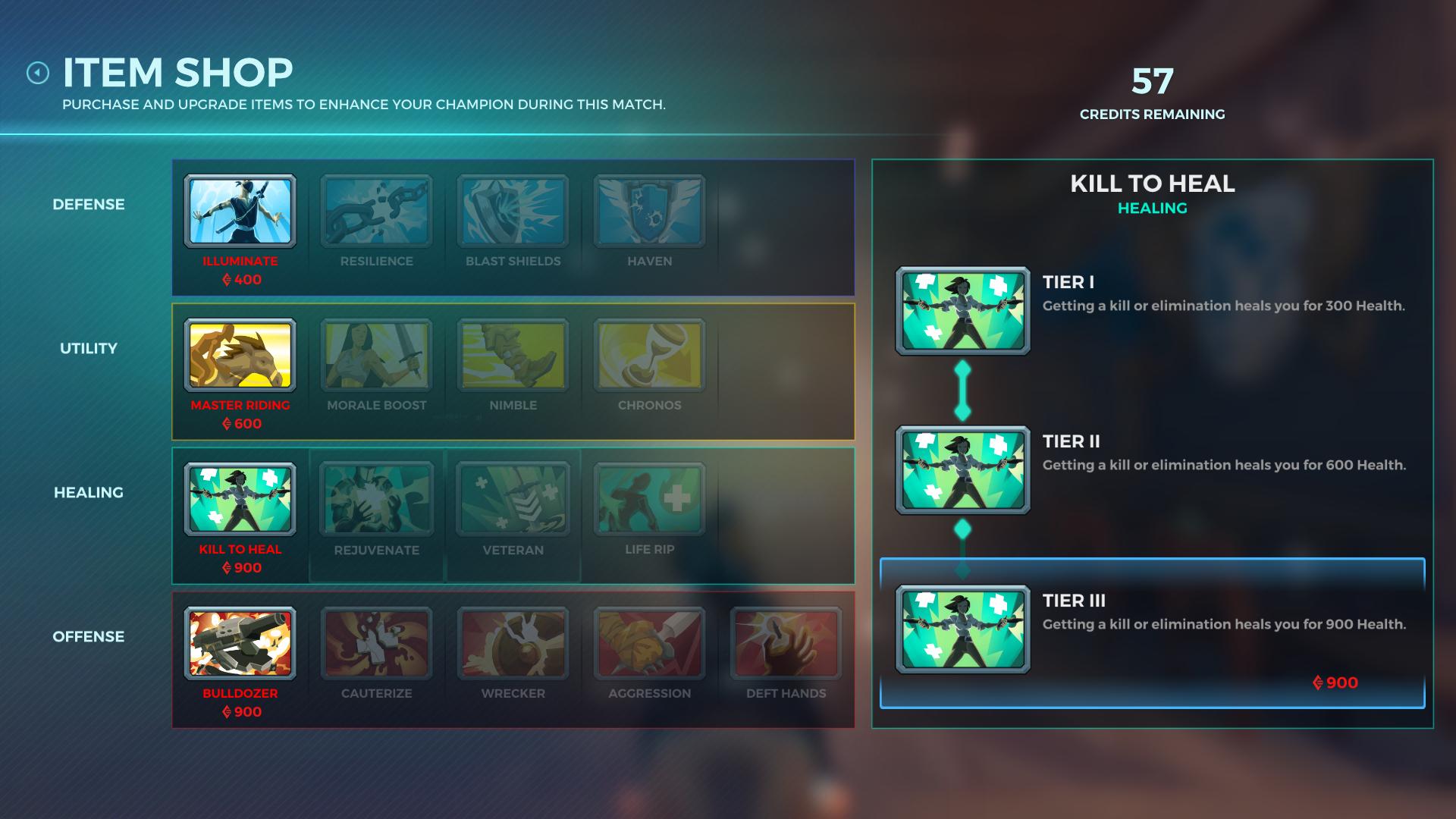
Task: Go back using the arrow beside Item Shop
Action: pos(38,73)
